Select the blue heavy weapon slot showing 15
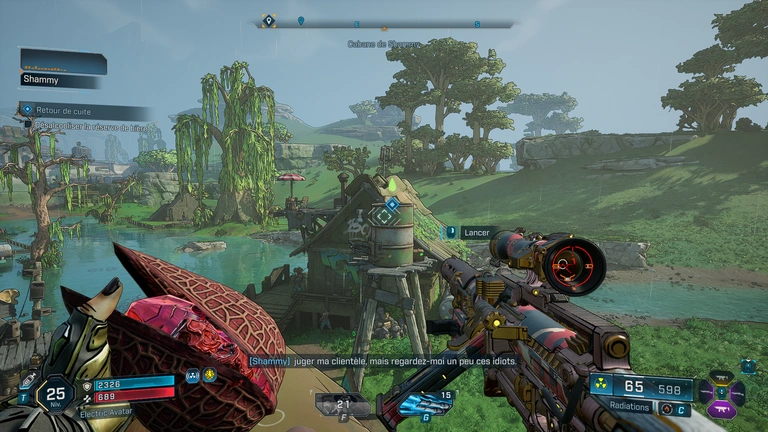Image resolution: width=768 pixels, height=432 pixels. (424, 404)
